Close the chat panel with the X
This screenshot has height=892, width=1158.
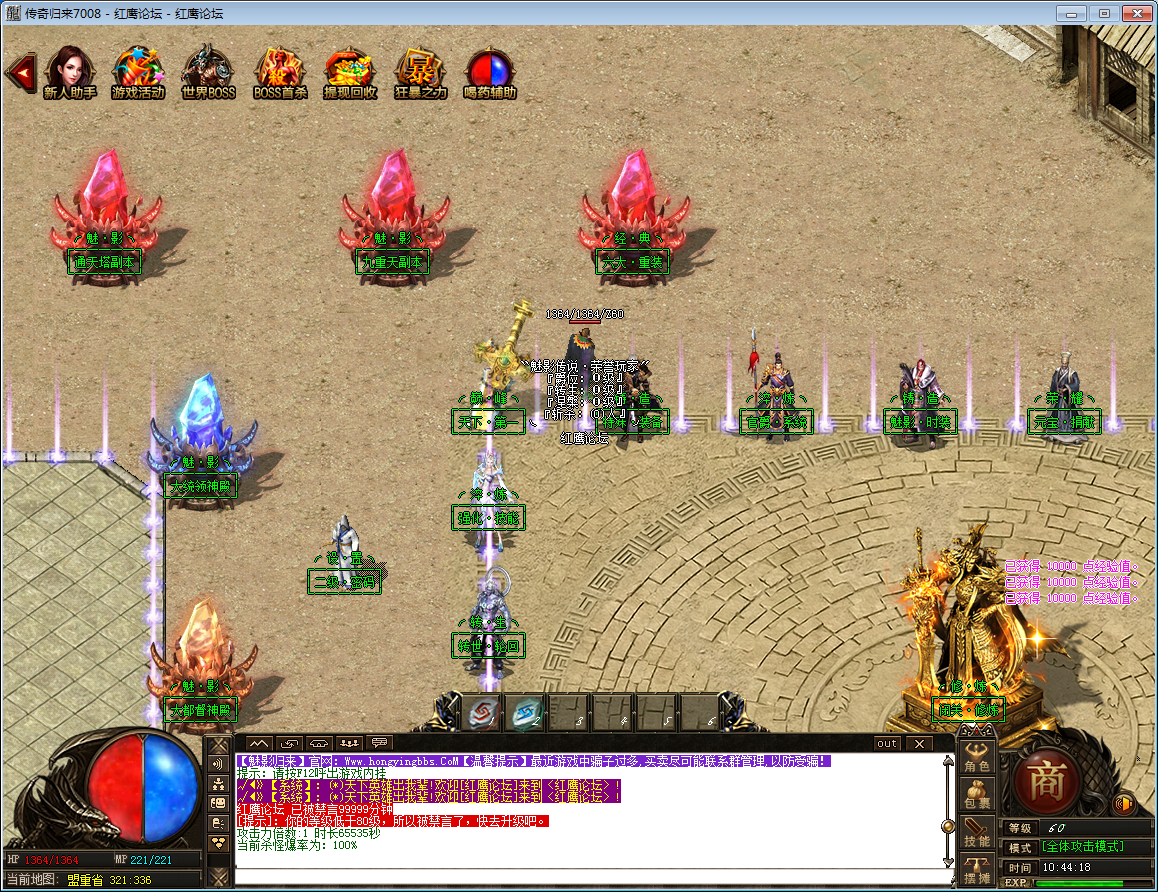pyautogui.click(x=918, y=743)
